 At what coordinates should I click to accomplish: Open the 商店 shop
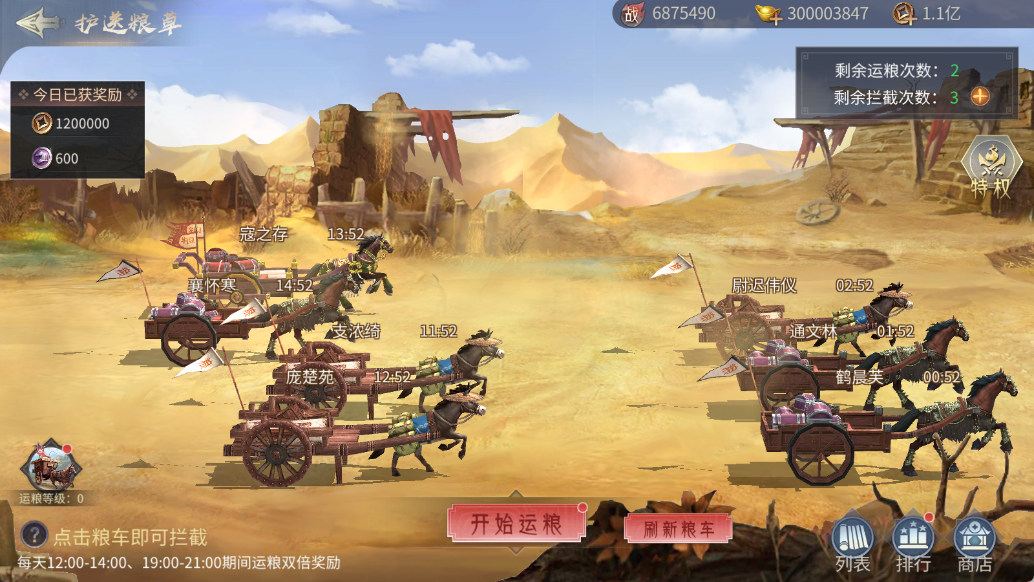click(974, 544)
